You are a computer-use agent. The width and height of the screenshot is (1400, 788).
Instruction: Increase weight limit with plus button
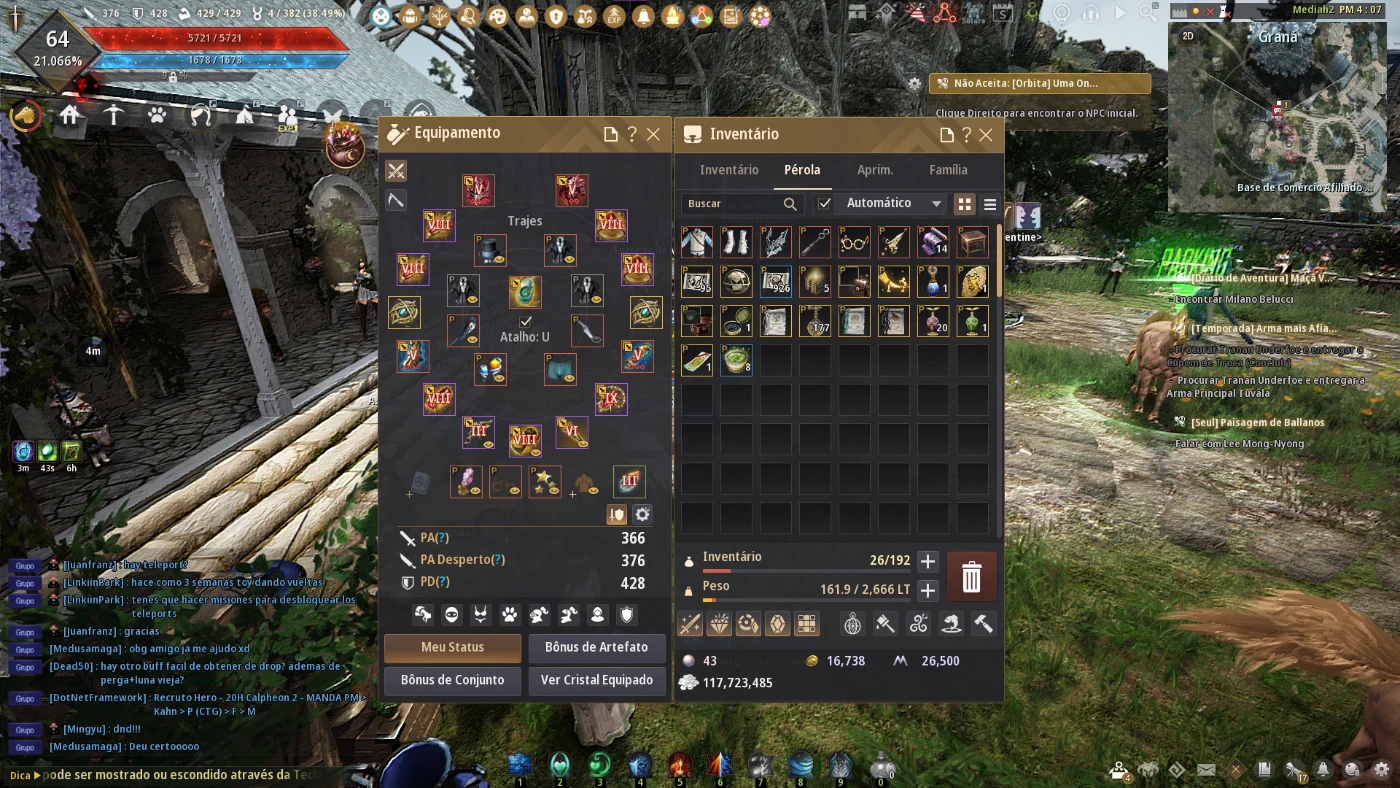tap(927, 590)
